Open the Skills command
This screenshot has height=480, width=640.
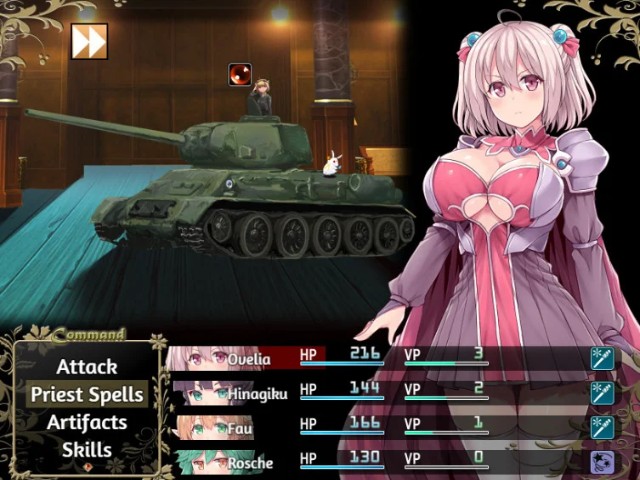[87, 450]
